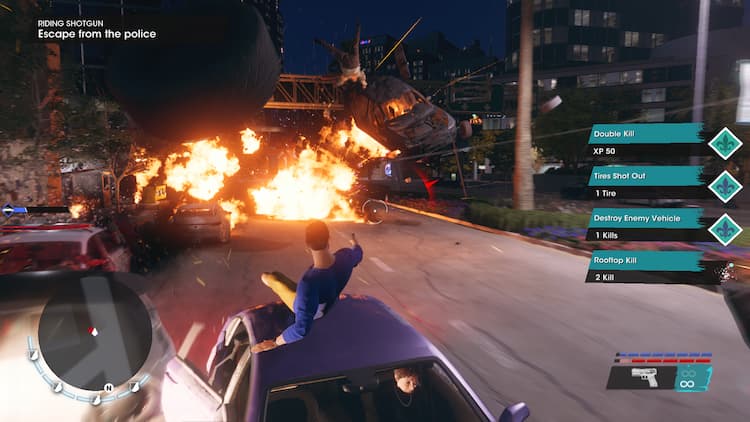Click the Escape from the police objective
Image resolution: width=750 pixels, height=422 pixels.
pyautogui.click(x=97, y=34)
